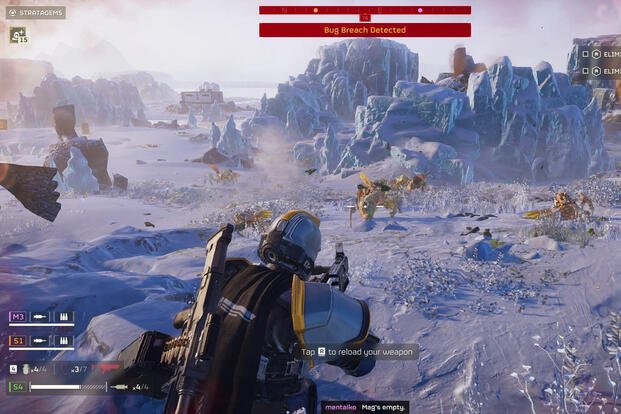Click the compass bar at top
This screenshot has width=621, height=414.
364,10
